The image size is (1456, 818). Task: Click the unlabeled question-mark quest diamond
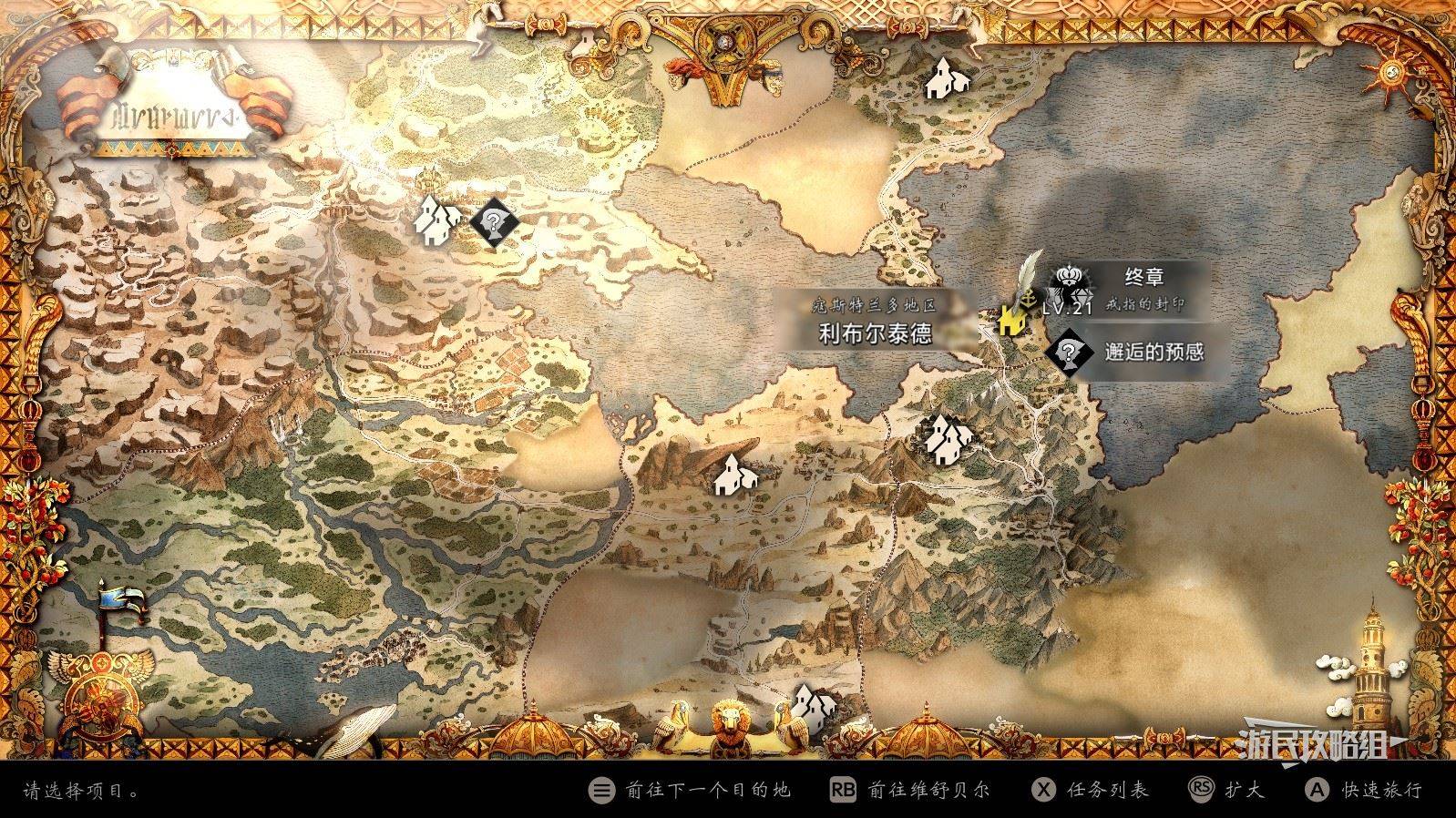pyautogui.click(x=493, y=220)
